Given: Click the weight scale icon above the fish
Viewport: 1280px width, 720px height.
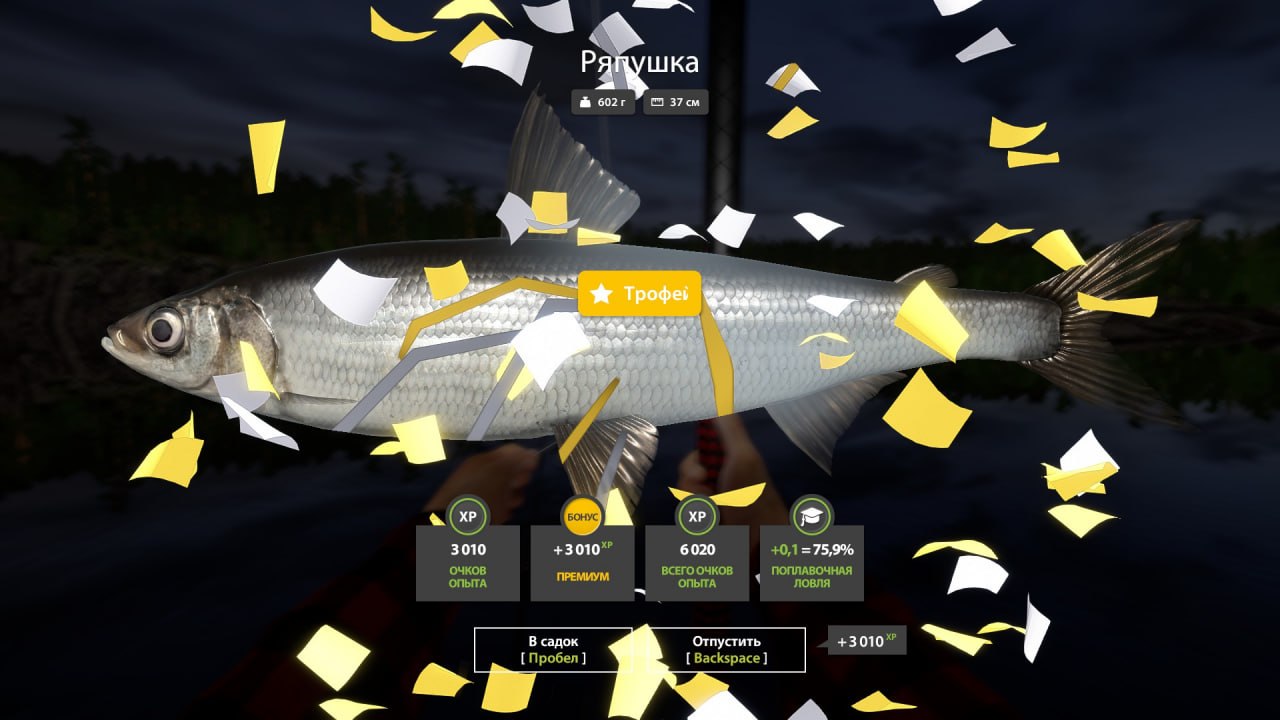Looking at the screenshot, I should tap(587, 101).
